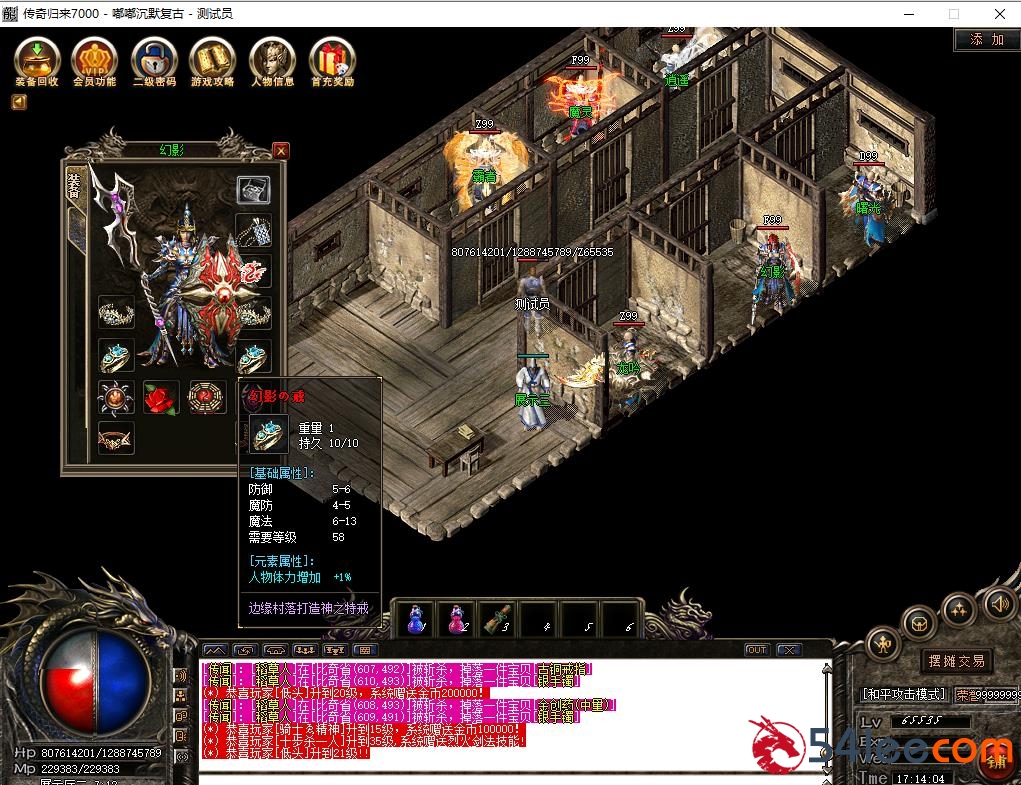Select the helmet slot in the equipment panel
Image resolution: width=1021 pixels, height=785 pixels.
tap(253, 189)
